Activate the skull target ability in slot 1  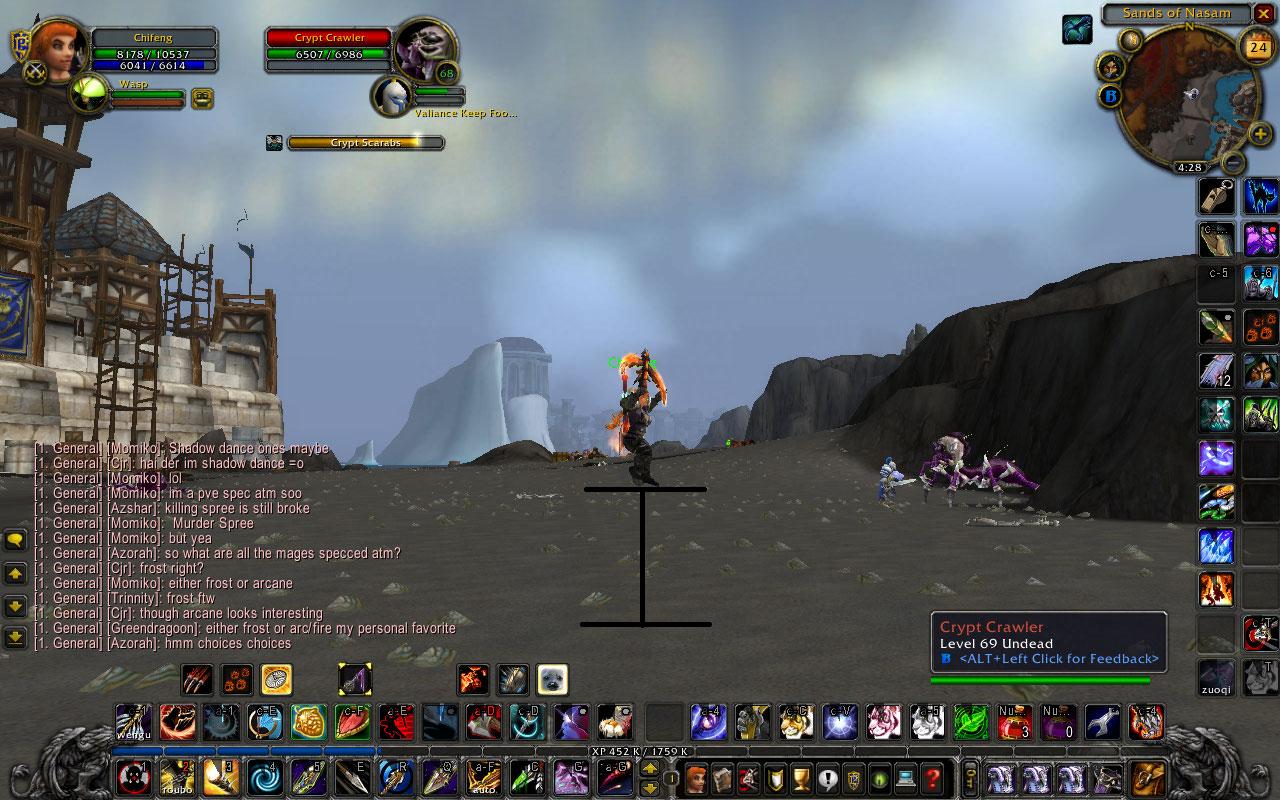pos(134,777)
